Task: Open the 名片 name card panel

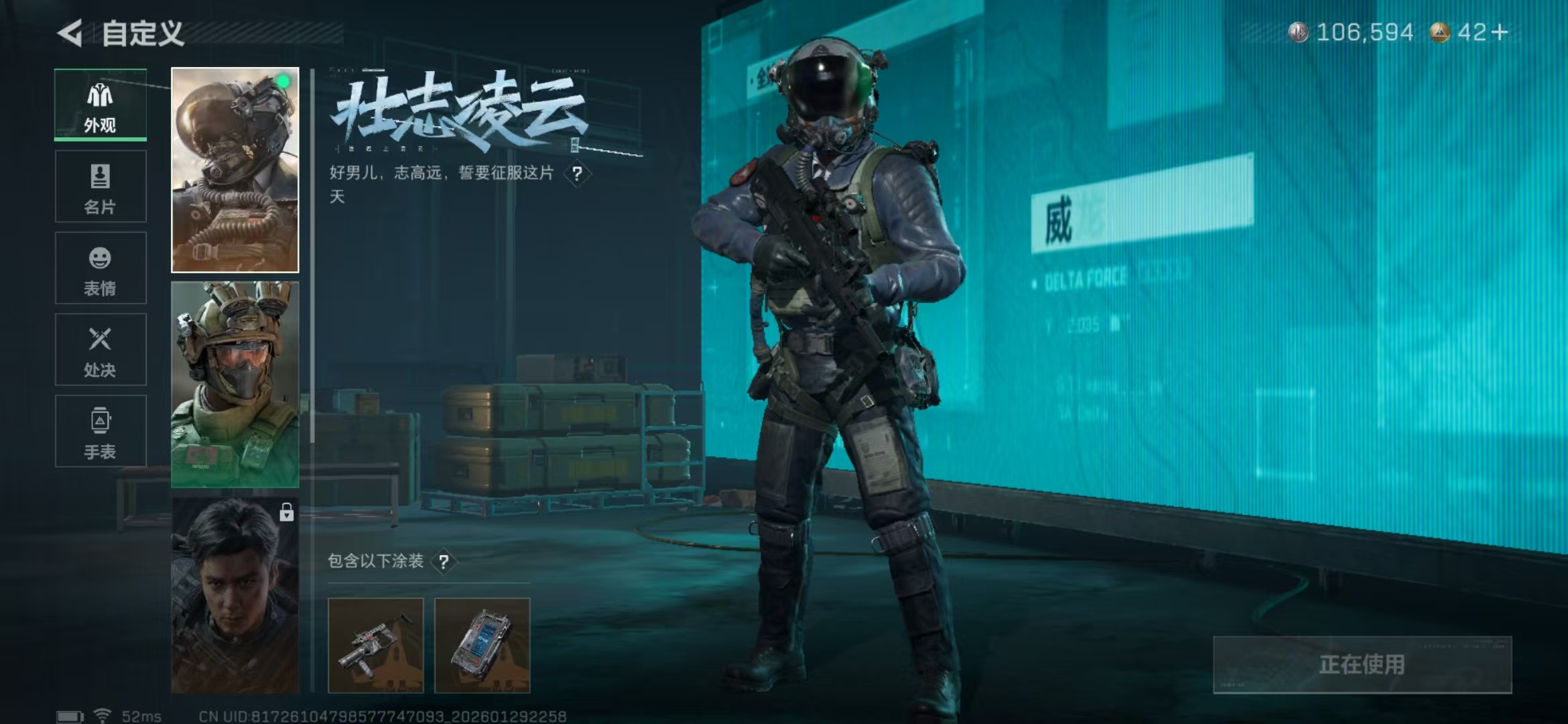Action: [99, 186]
